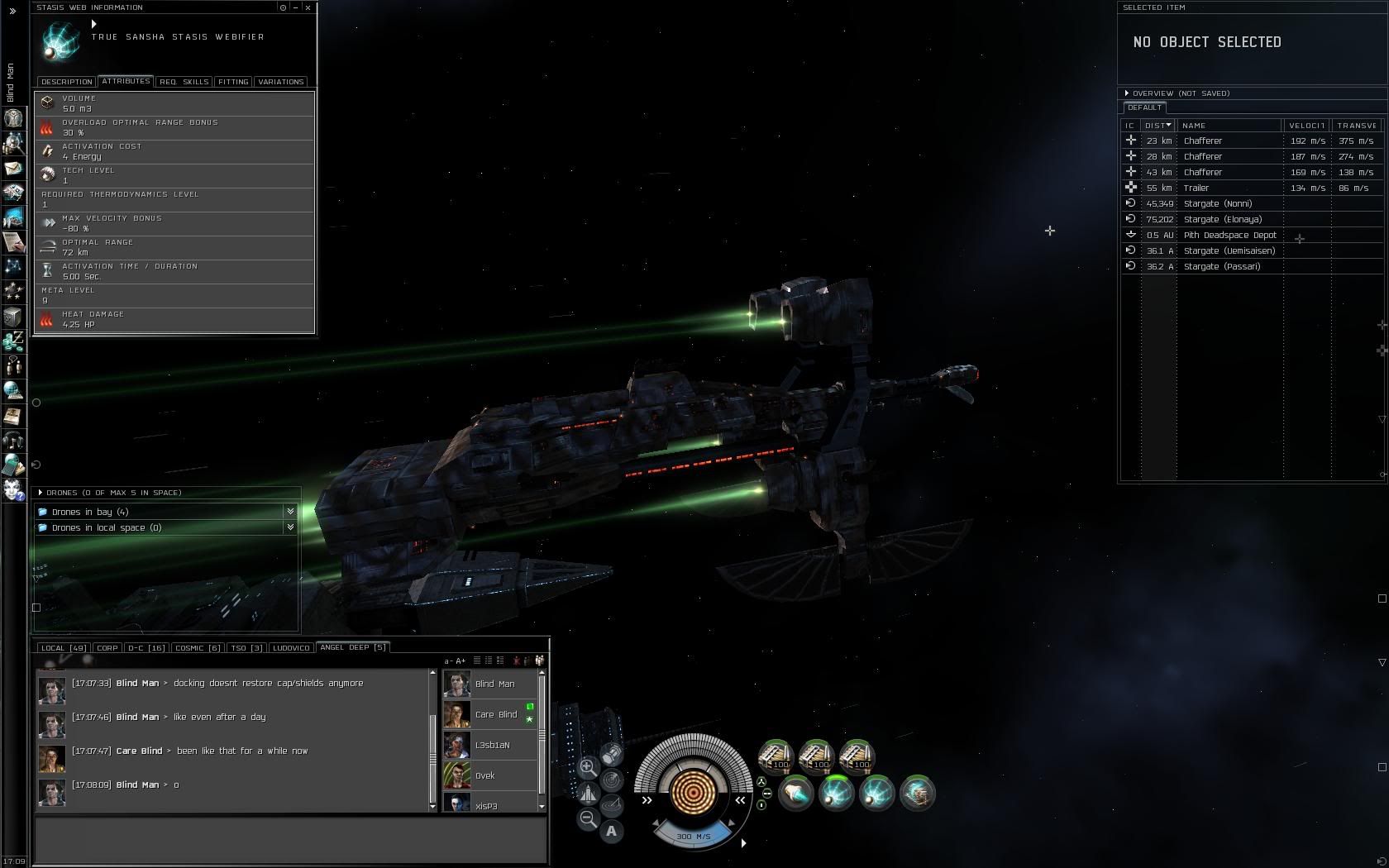View the Variations tab

(281, 82)
